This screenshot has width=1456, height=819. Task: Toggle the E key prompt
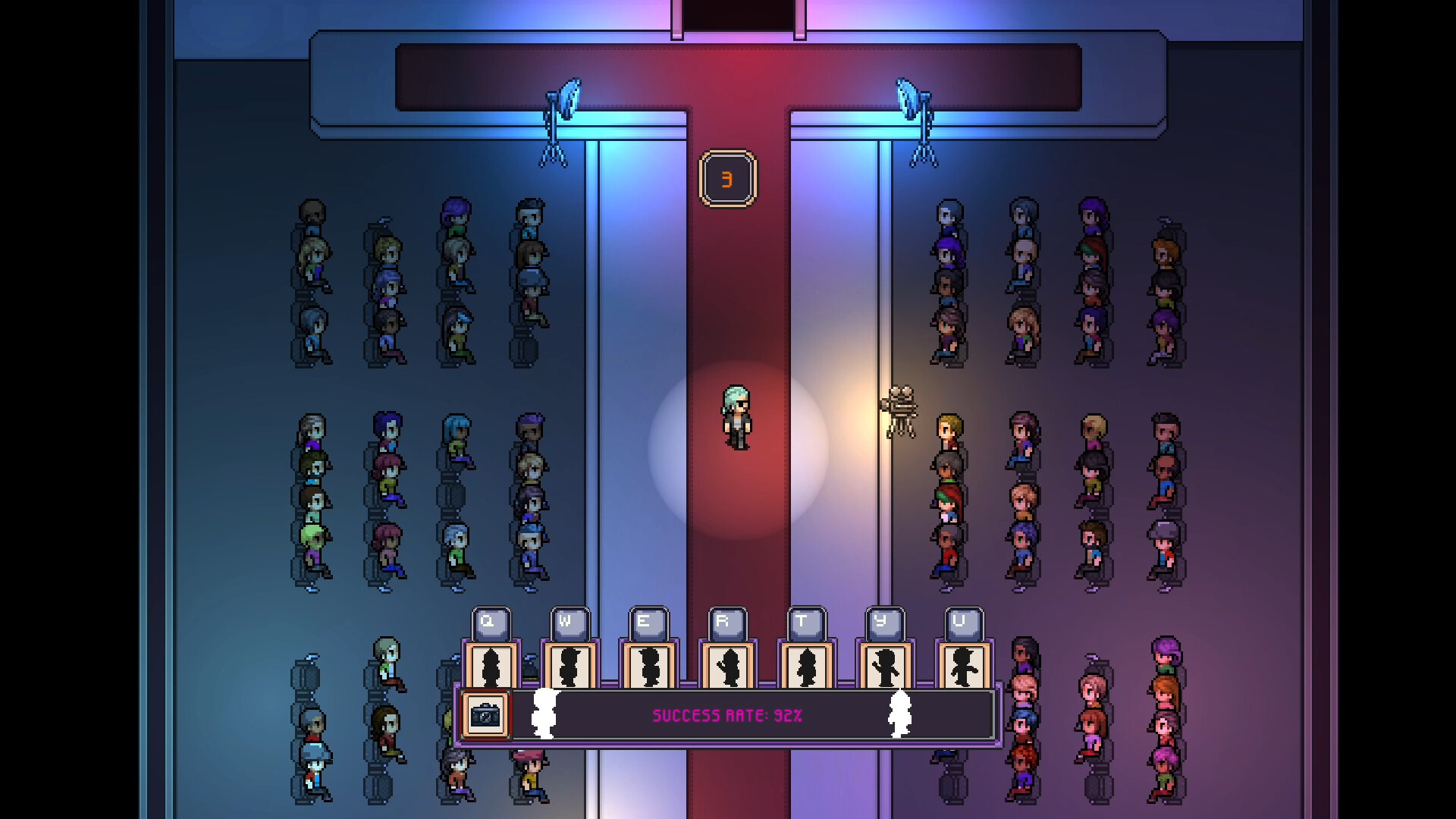[644, 622]
